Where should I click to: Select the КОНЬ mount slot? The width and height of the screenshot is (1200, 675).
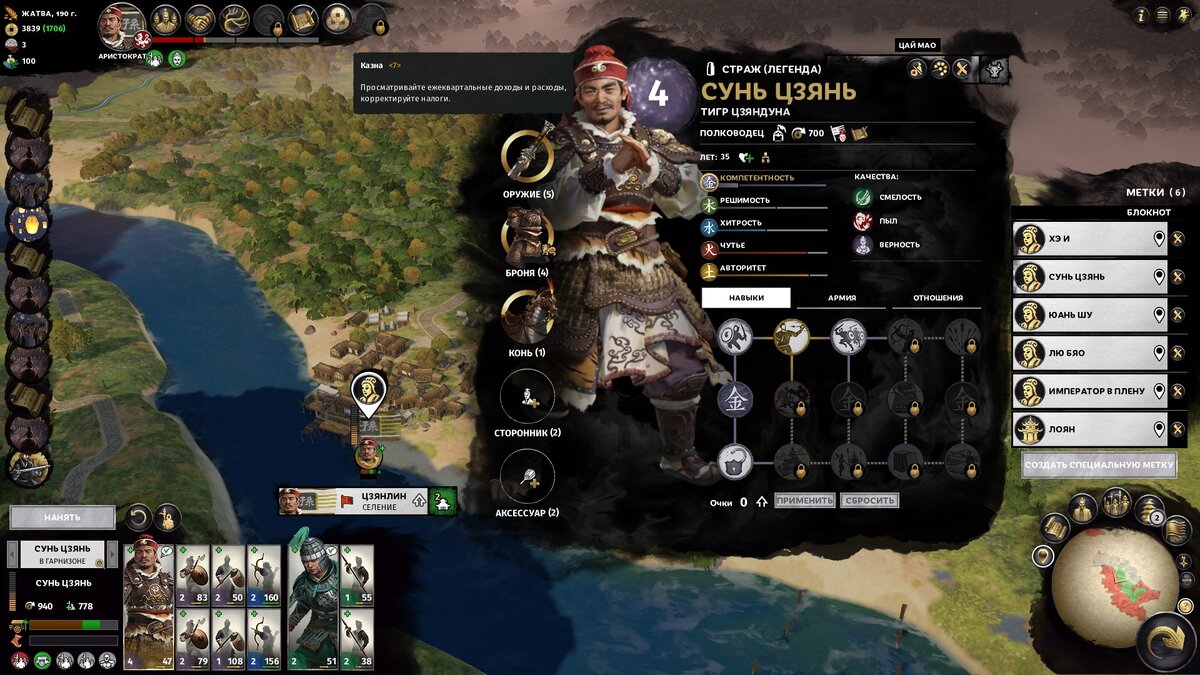click(x=527, y=316)
